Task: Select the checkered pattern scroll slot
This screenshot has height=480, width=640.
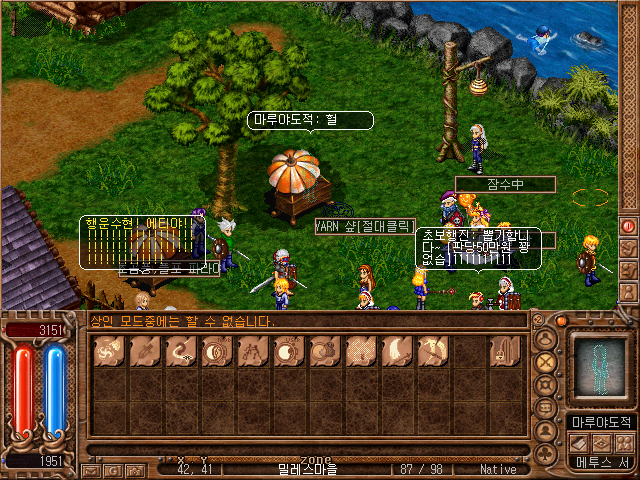Action: click(360, 352)
